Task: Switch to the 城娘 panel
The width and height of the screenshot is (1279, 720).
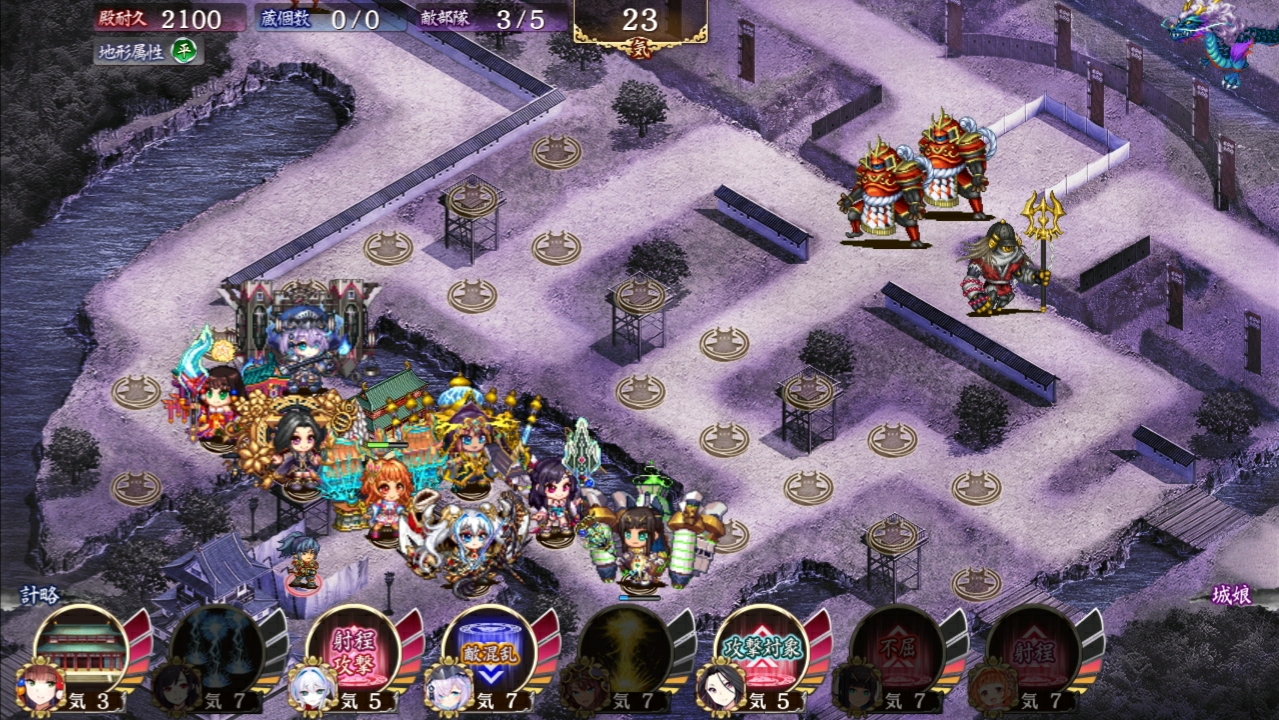Action: pyautogui.click(x=1229, y=594)
